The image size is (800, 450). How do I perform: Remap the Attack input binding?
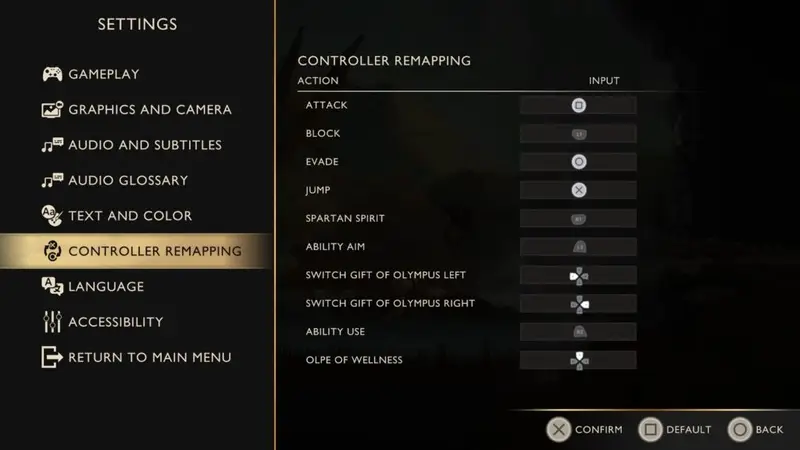click(x=578, y=105)
